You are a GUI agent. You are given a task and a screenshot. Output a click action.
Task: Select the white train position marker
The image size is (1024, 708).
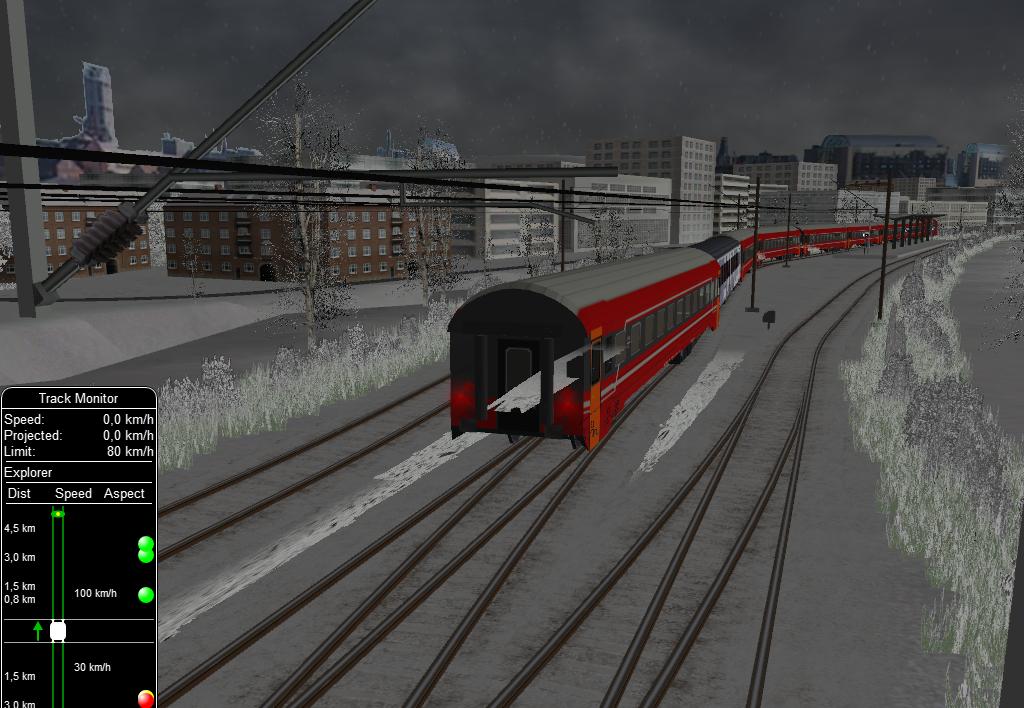click(x=58, y=631)
